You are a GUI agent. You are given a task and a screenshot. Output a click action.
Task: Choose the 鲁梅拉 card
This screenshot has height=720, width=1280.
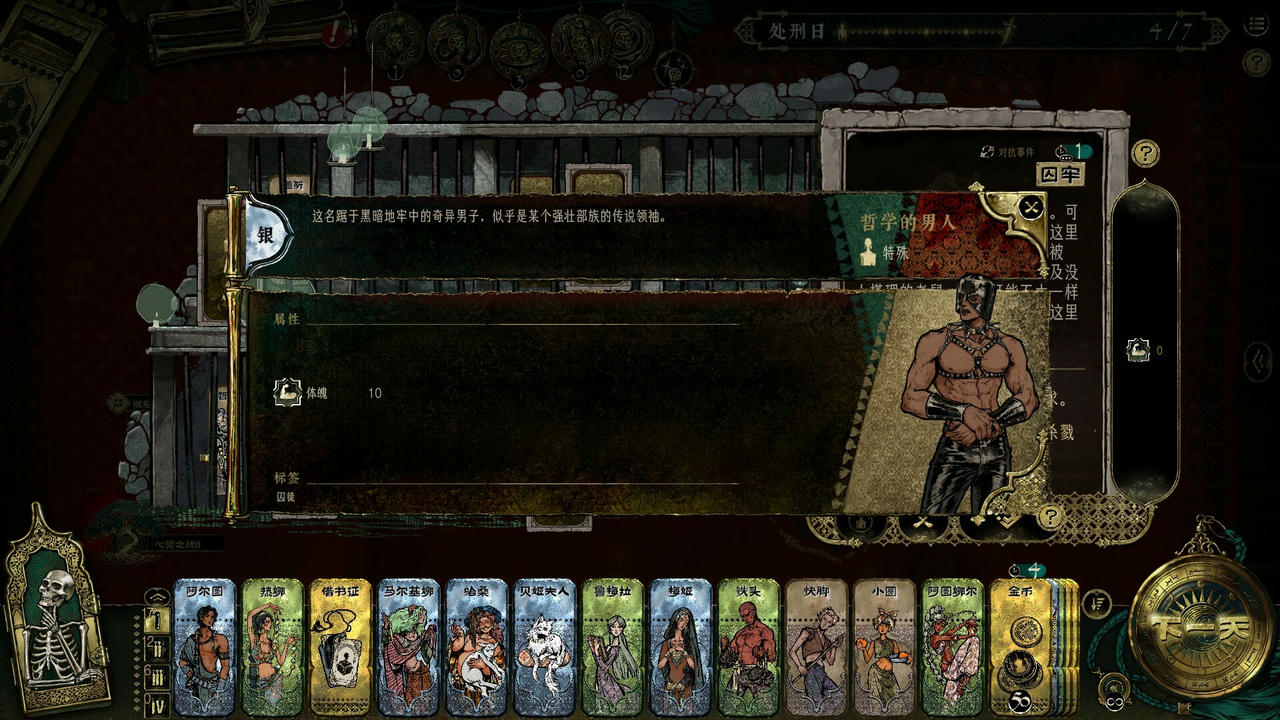[x=612, y=647]
